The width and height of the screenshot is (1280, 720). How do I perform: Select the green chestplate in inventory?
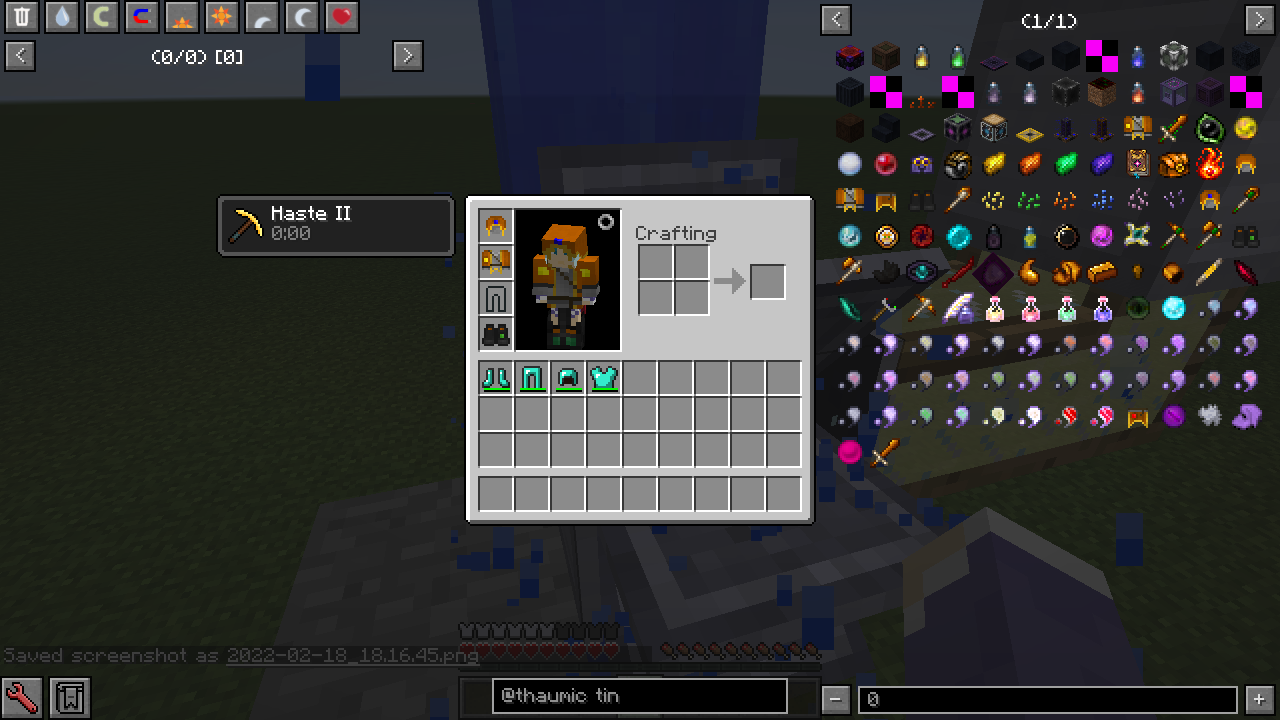tap(604, 377)
